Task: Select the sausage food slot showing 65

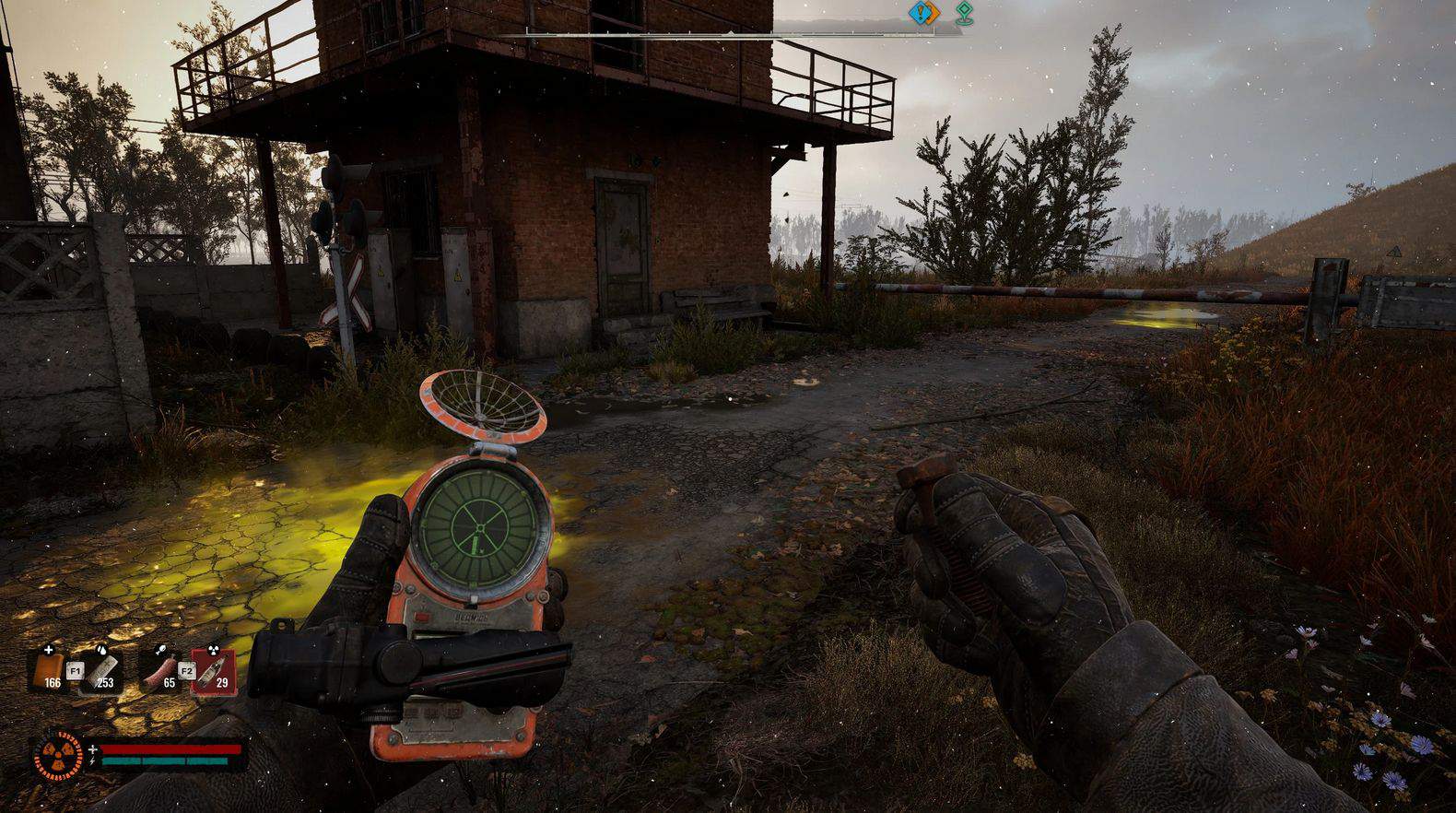Action: point(162,669)
